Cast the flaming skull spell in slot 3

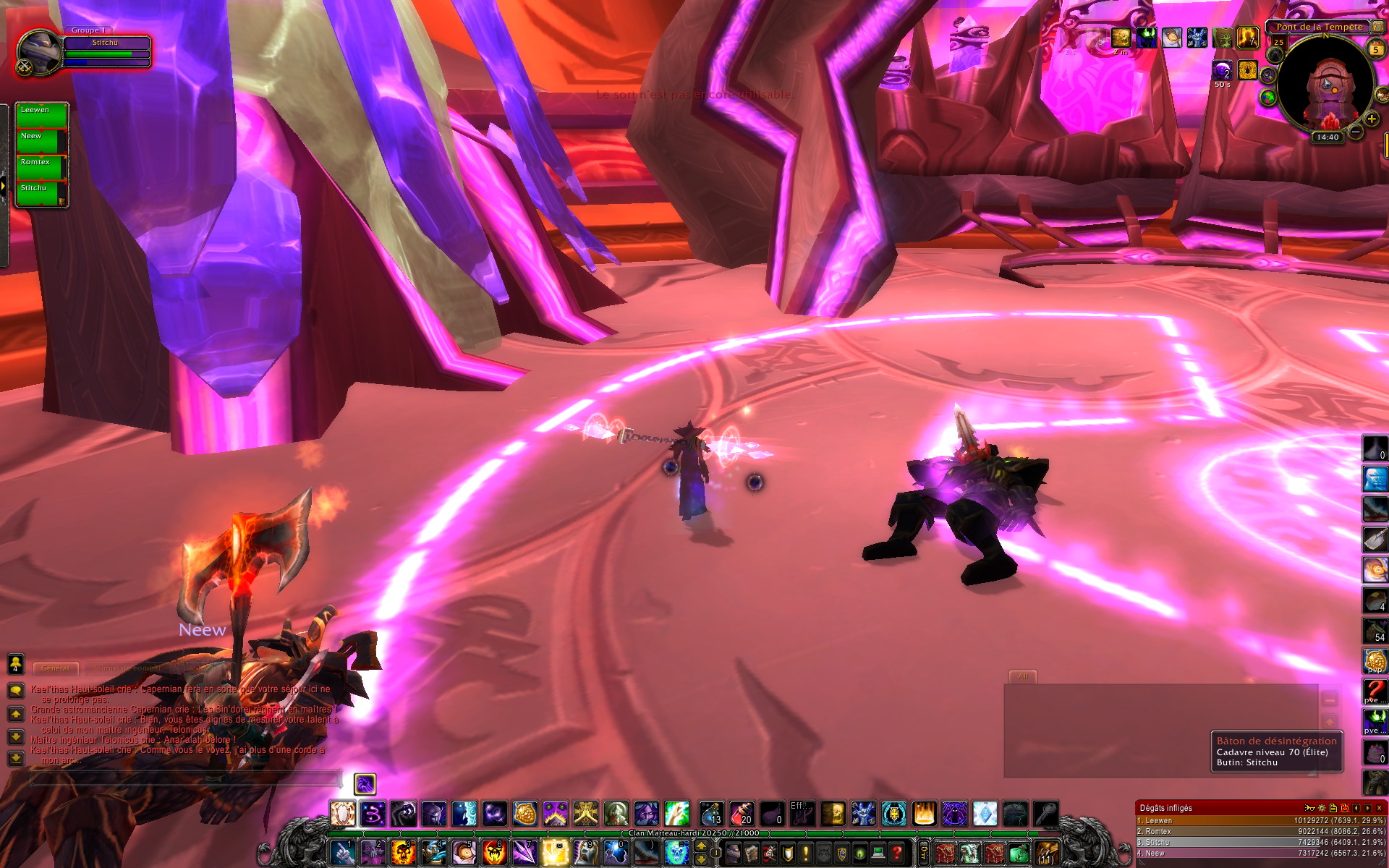403,852
